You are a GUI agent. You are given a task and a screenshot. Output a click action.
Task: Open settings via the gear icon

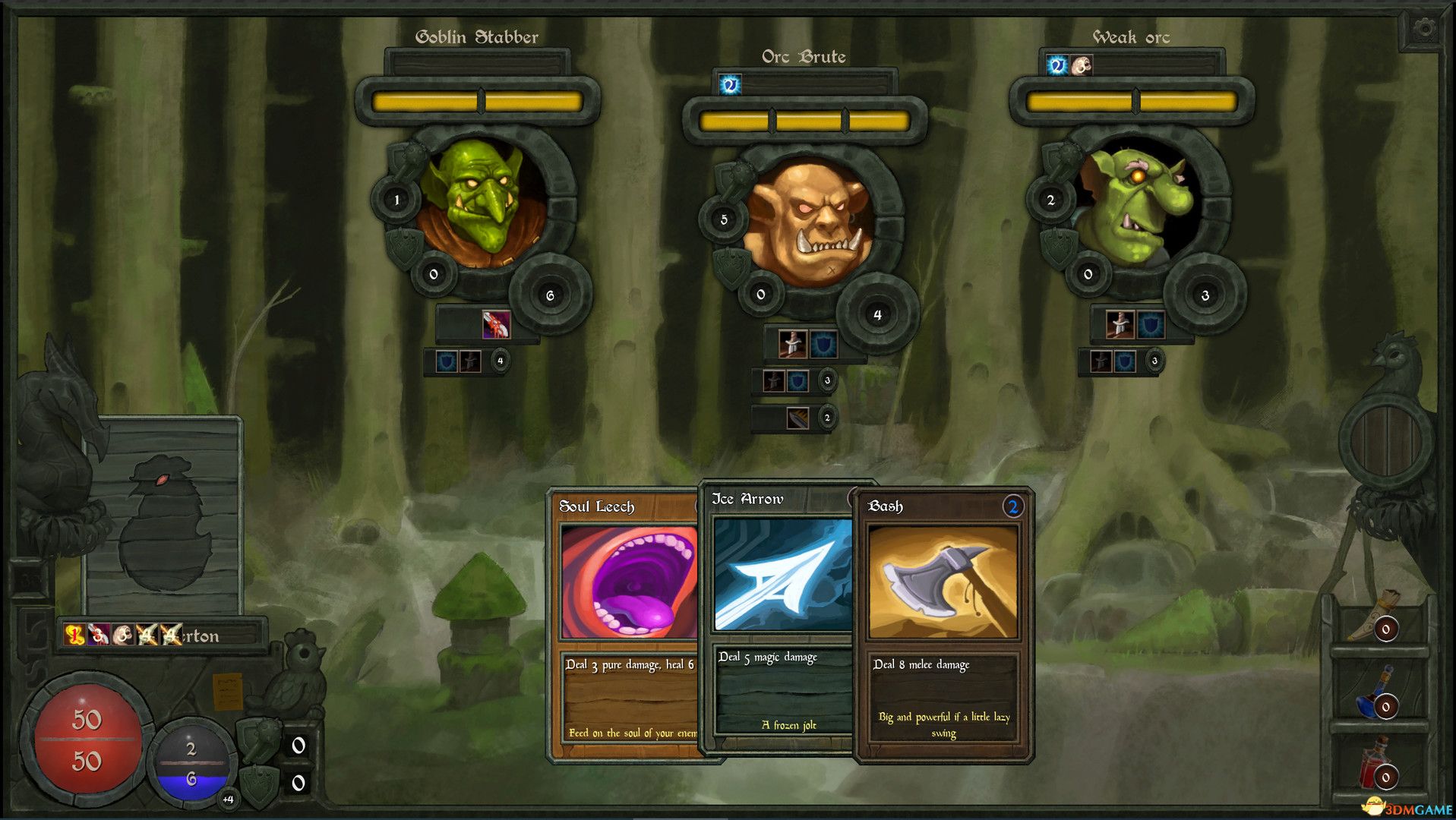point(1425,30)
